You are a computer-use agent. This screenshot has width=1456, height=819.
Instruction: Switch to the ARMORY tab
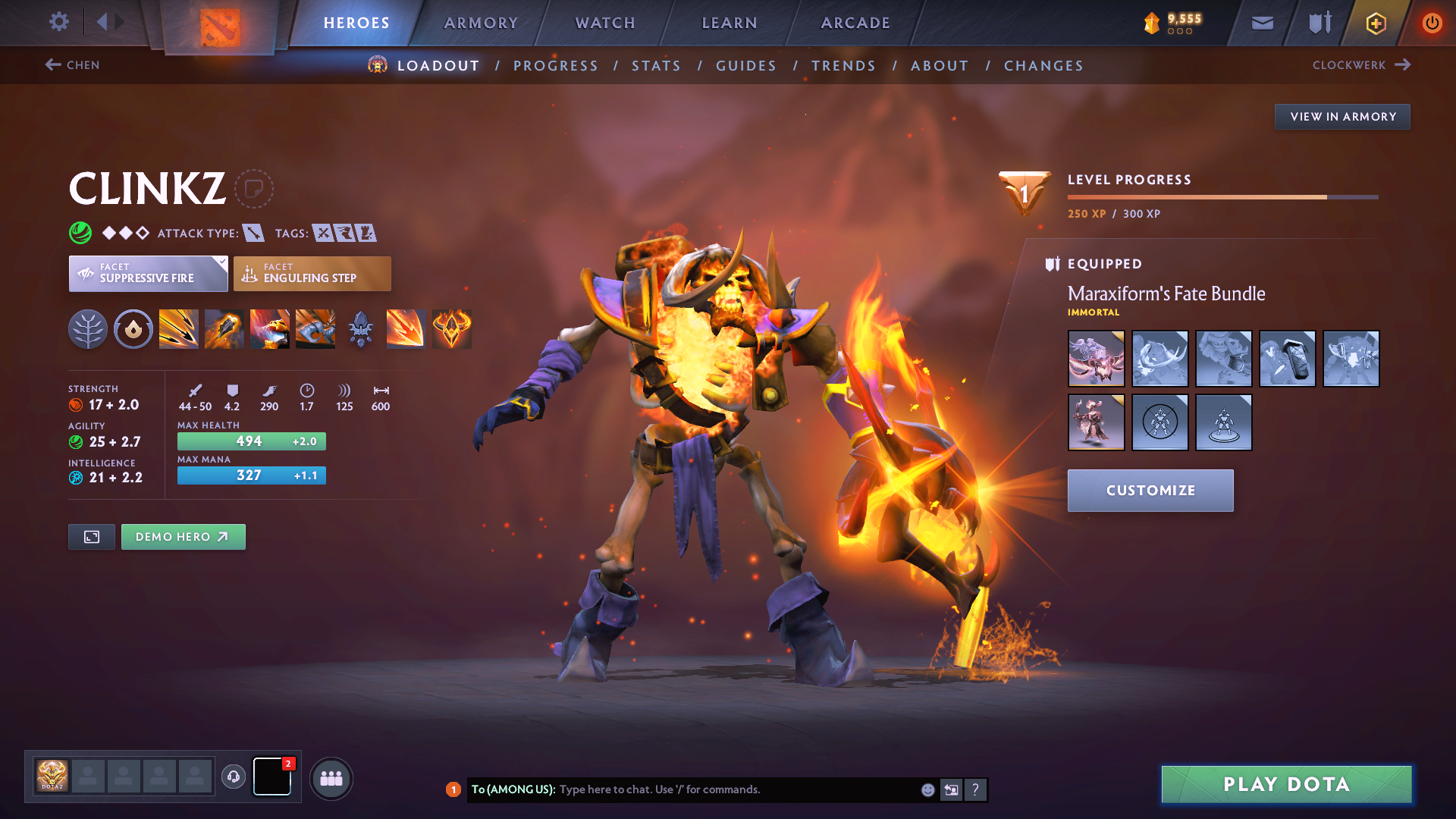pyautogui.click(x=482, y=23)
